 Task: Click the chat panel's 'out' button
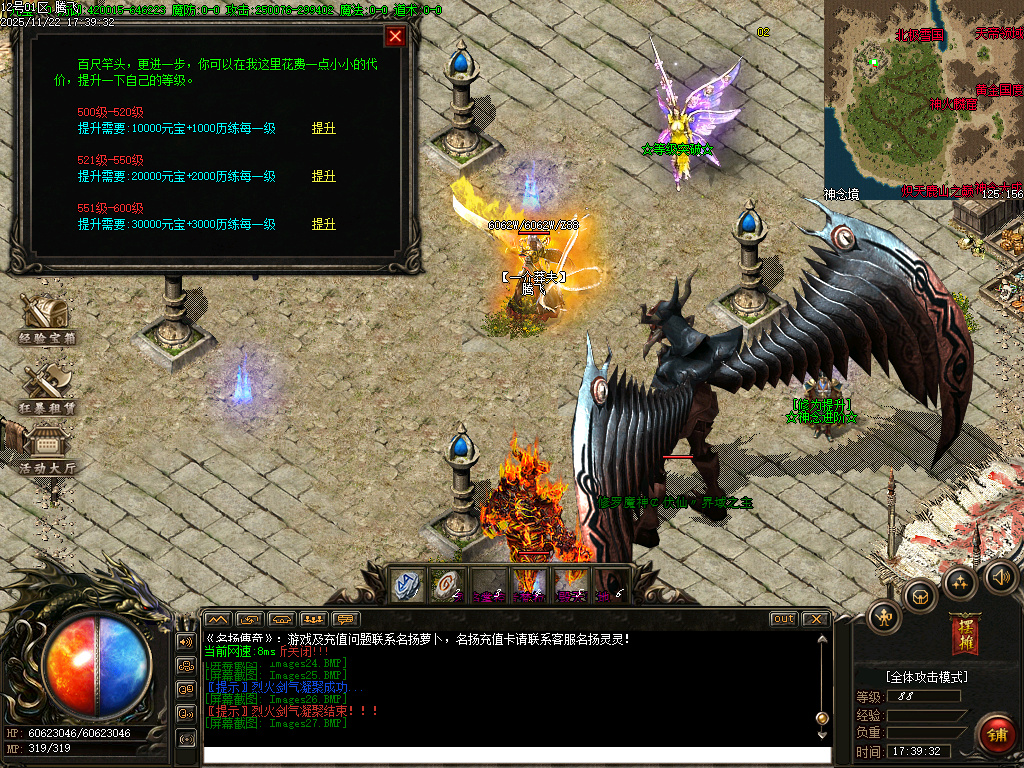click(784, 619)
